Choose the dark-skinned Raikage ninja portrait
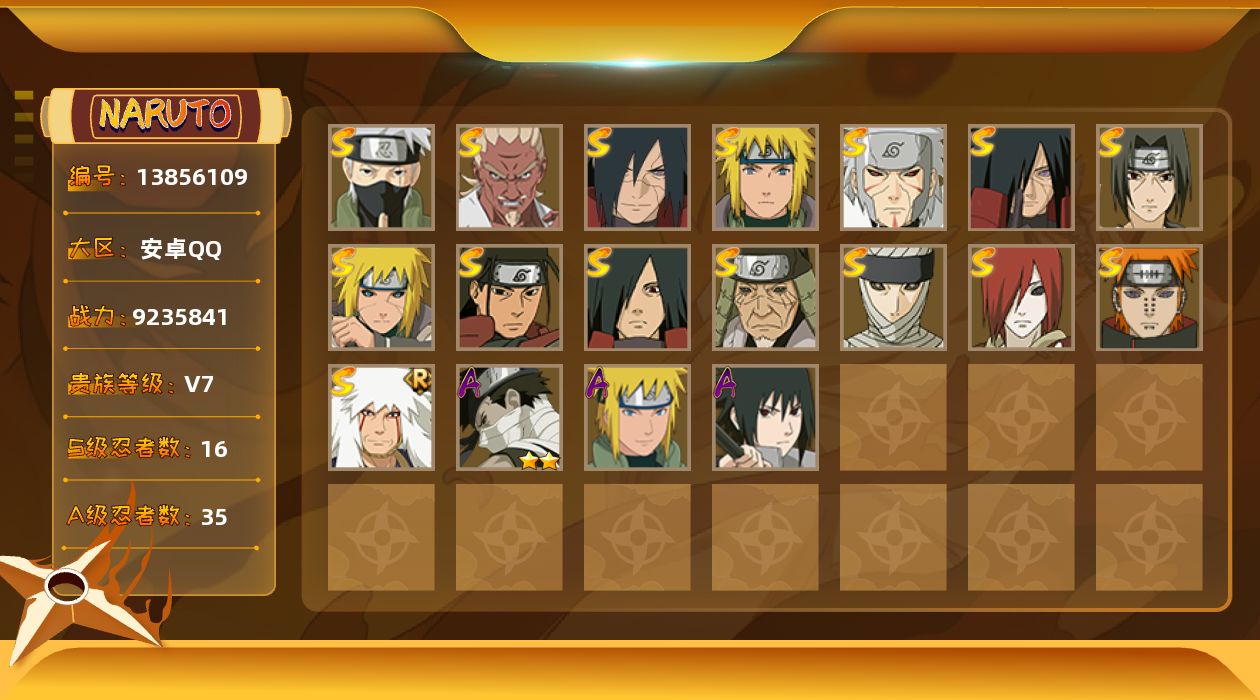The width and height of the screenshot is (1260, 700). [509, 177]
